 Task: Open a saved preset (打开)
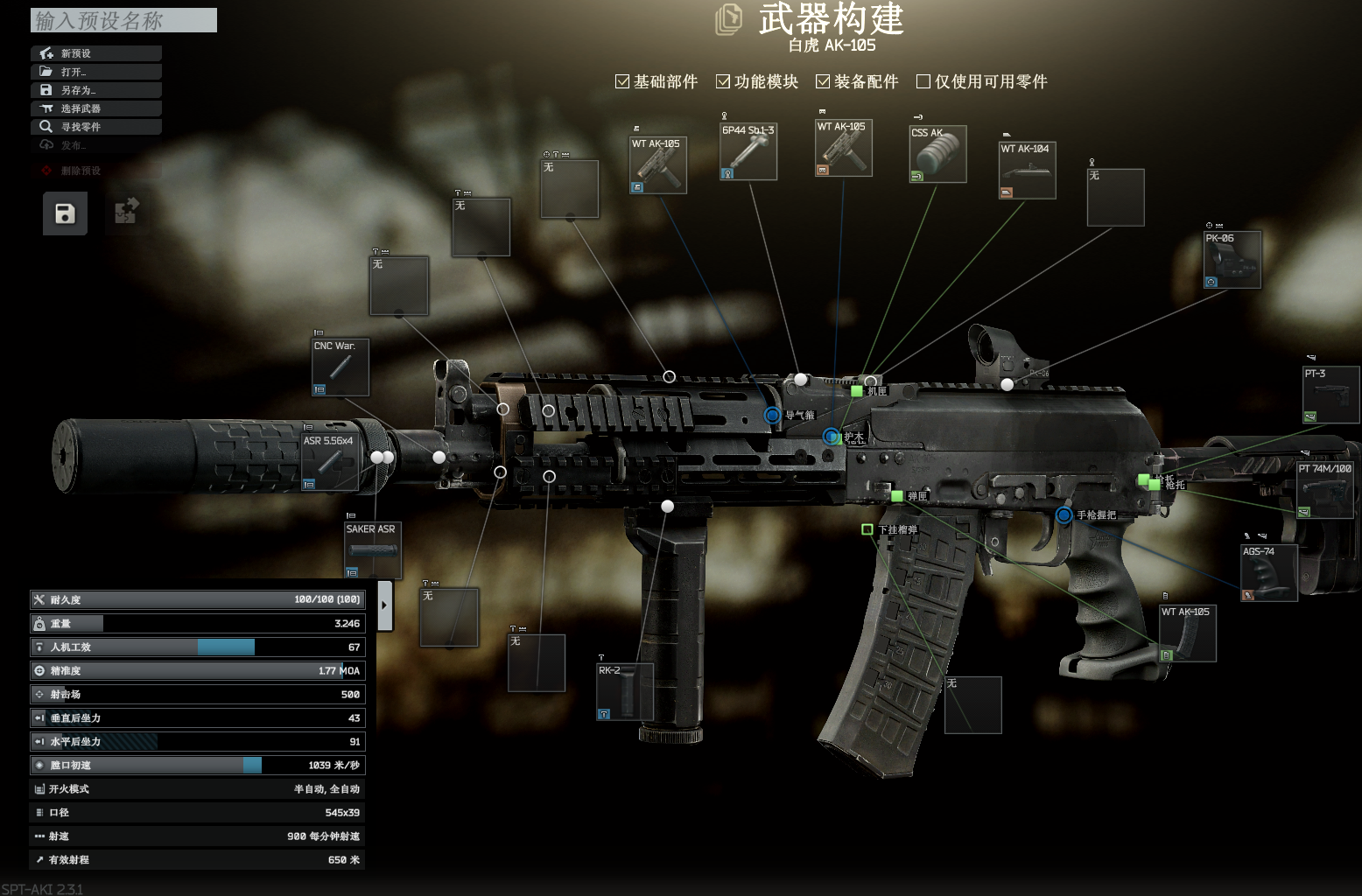[96, 72]
